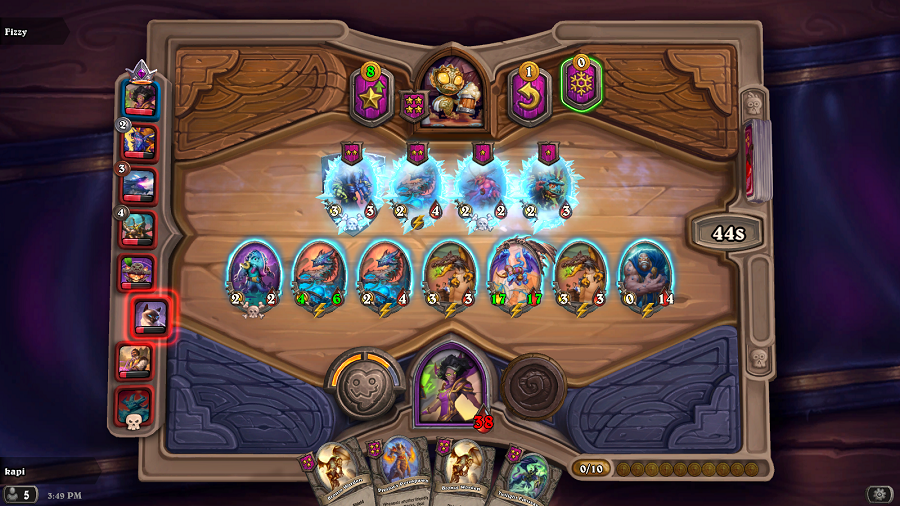View the first-place hero in the leaderboard

click(140, 98)
